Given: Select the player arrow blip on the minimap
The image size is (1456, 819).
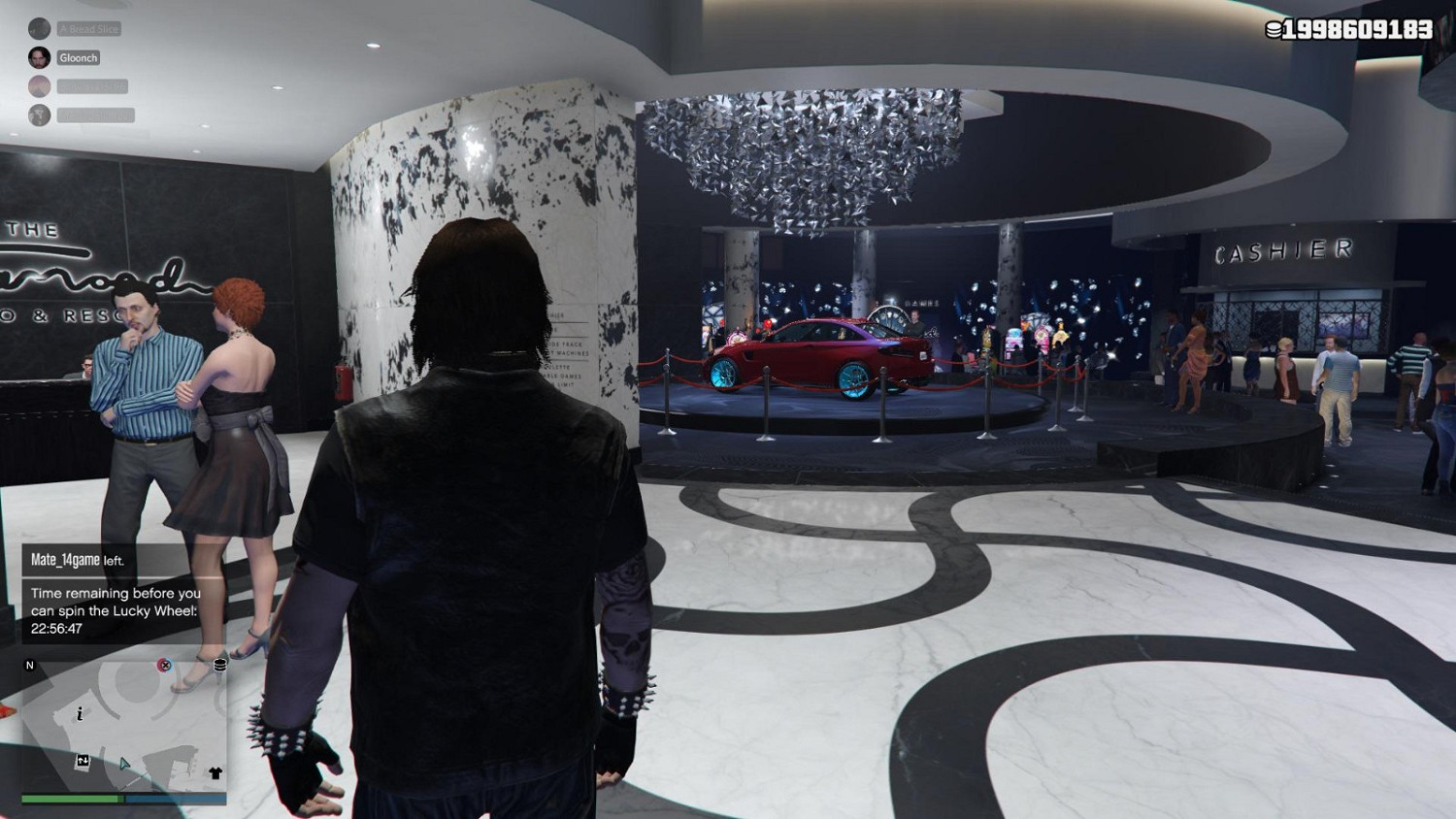Looking at the screenshot, I should click(124, 765).
